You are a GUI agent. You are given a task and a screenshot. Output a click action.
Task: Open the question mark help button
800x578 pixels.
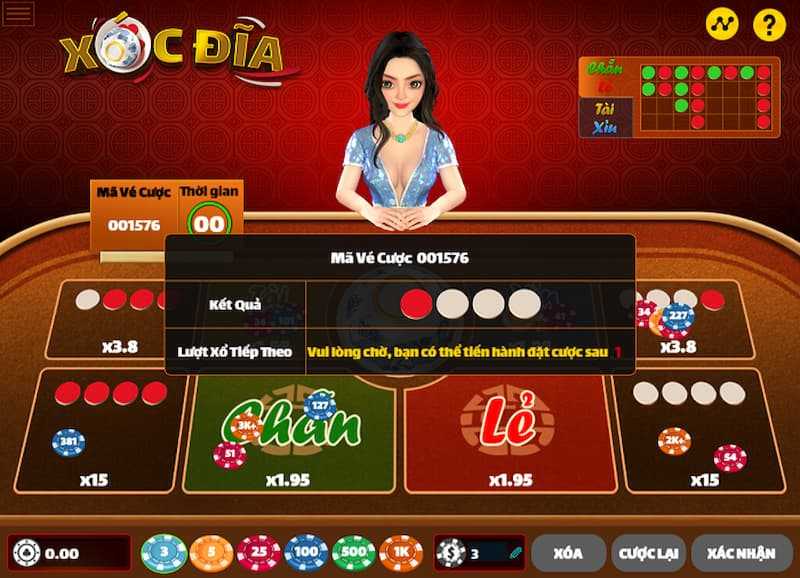click(x=769, y=24)
